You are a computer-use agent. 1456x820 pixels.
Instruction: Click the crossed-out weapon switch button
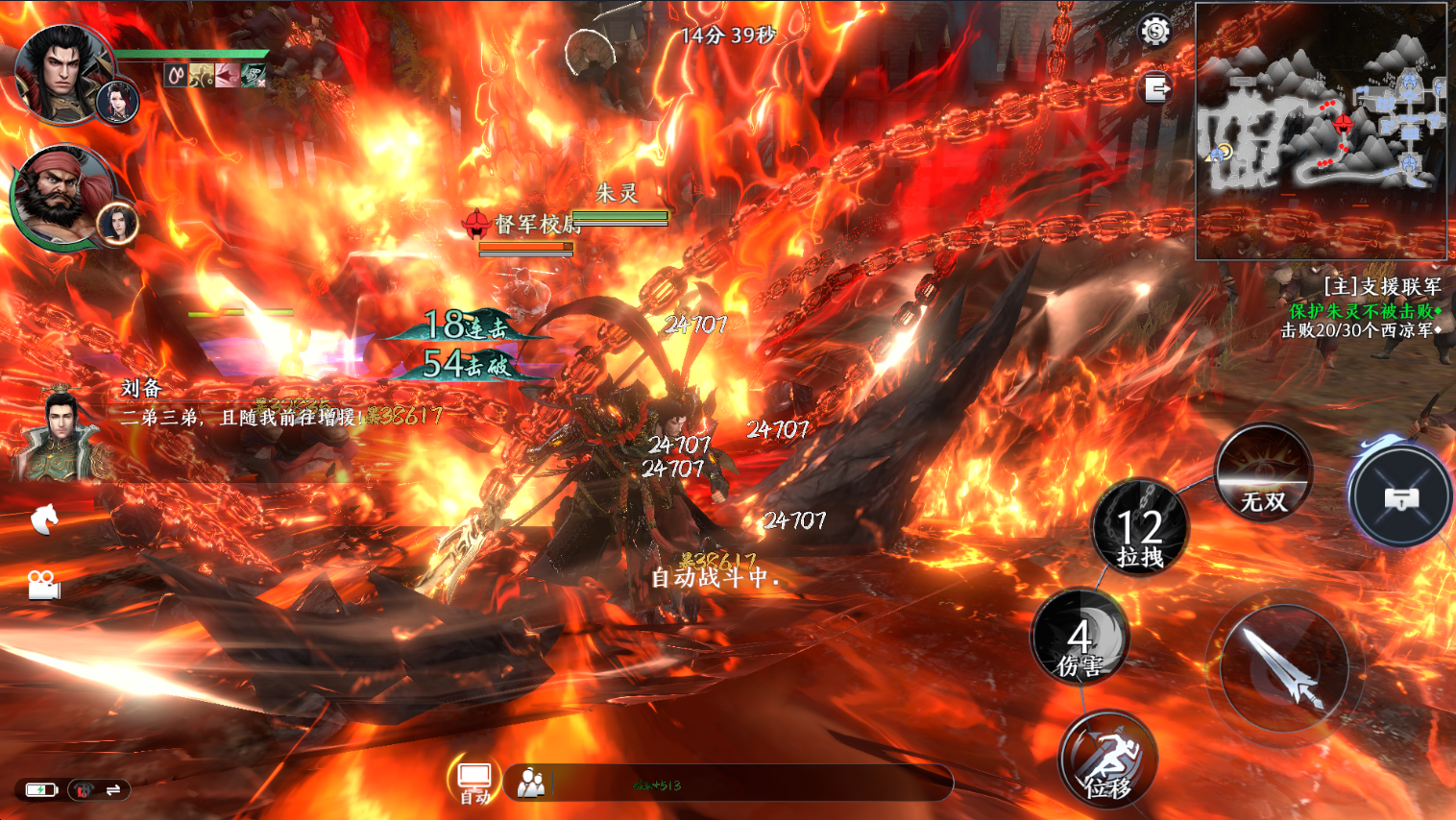click(1400, 497)
